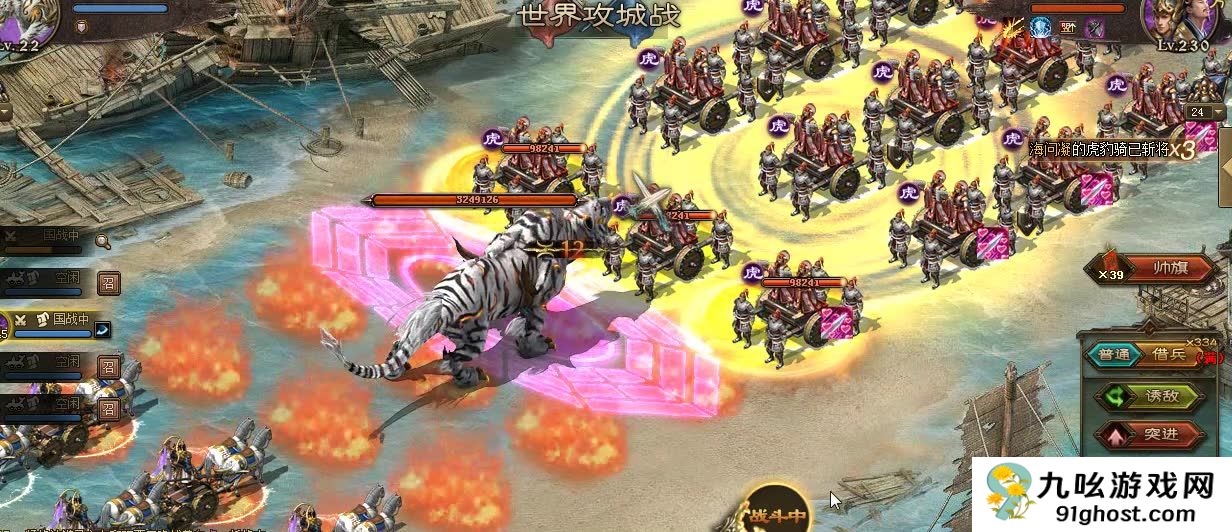Inspect the purple skill buff icon
The image size is (1232, 532).
(1095, 28)
